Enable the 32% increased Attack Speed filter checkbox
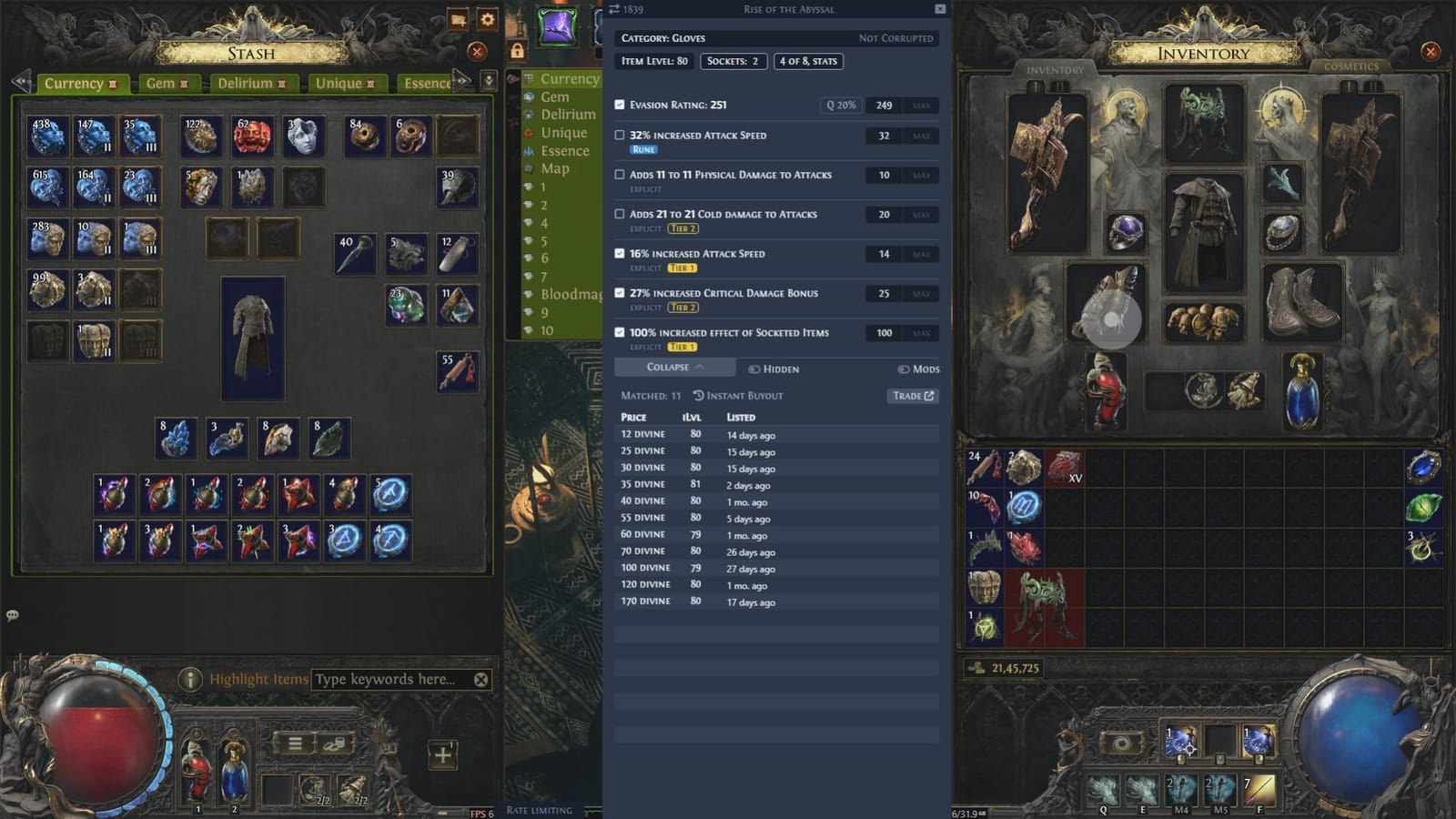The image size is (1456, 819). point(620,136)
